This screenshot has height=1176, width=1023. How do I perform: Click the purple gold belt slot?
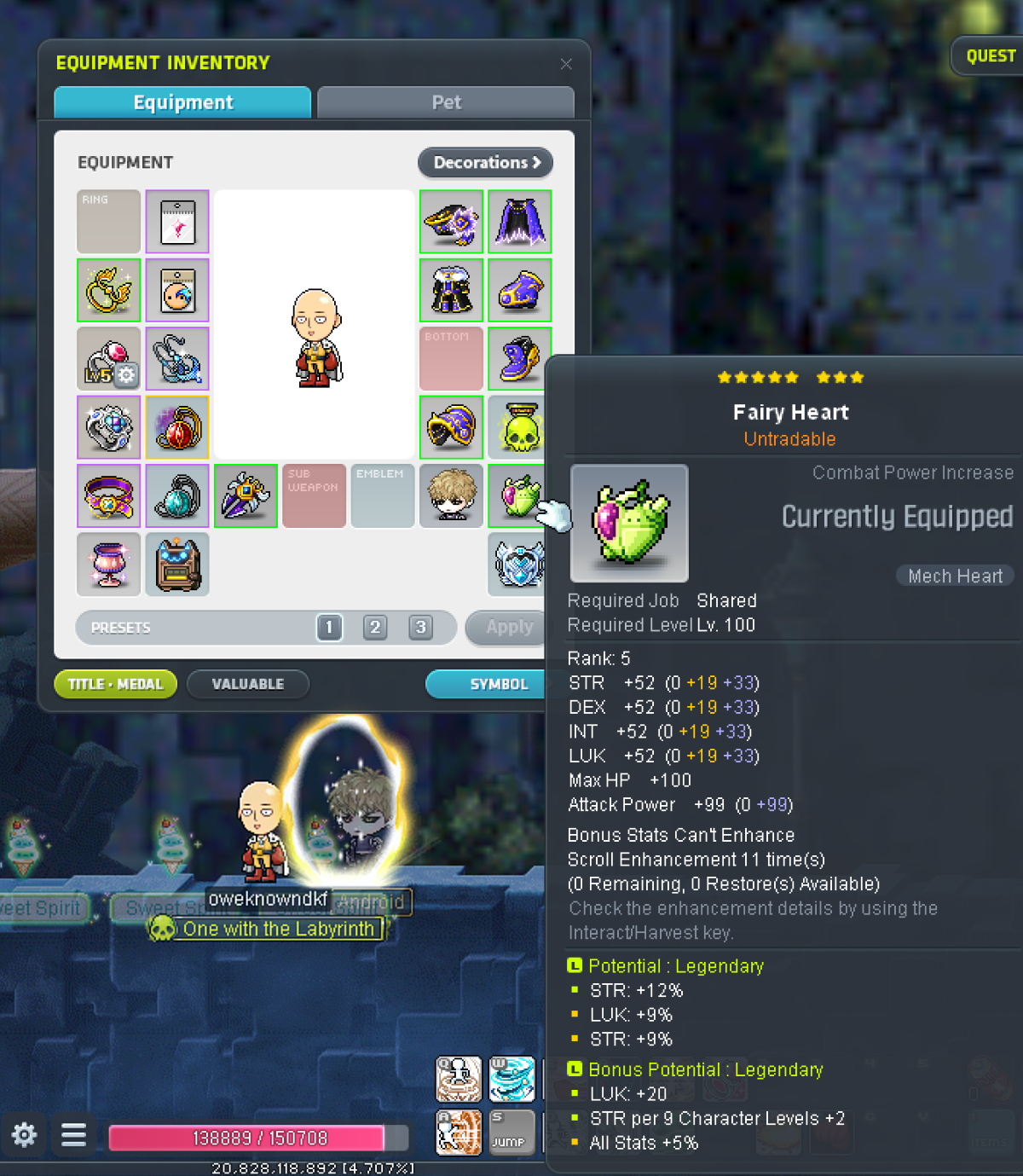point(109,495)
